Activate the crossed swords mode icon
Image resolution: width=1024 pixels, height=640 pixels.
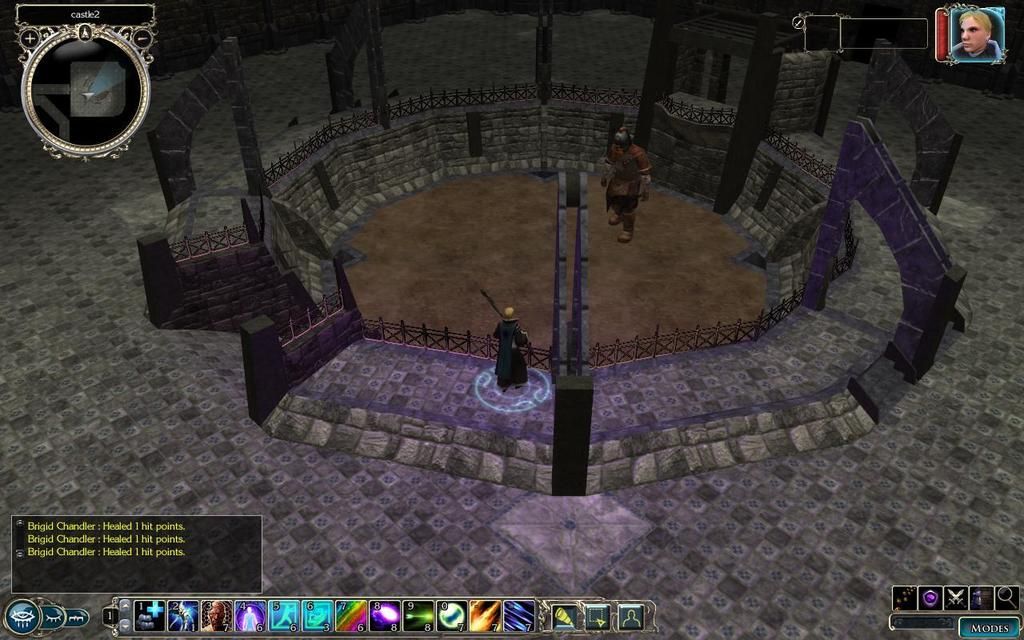coord(956,598)
